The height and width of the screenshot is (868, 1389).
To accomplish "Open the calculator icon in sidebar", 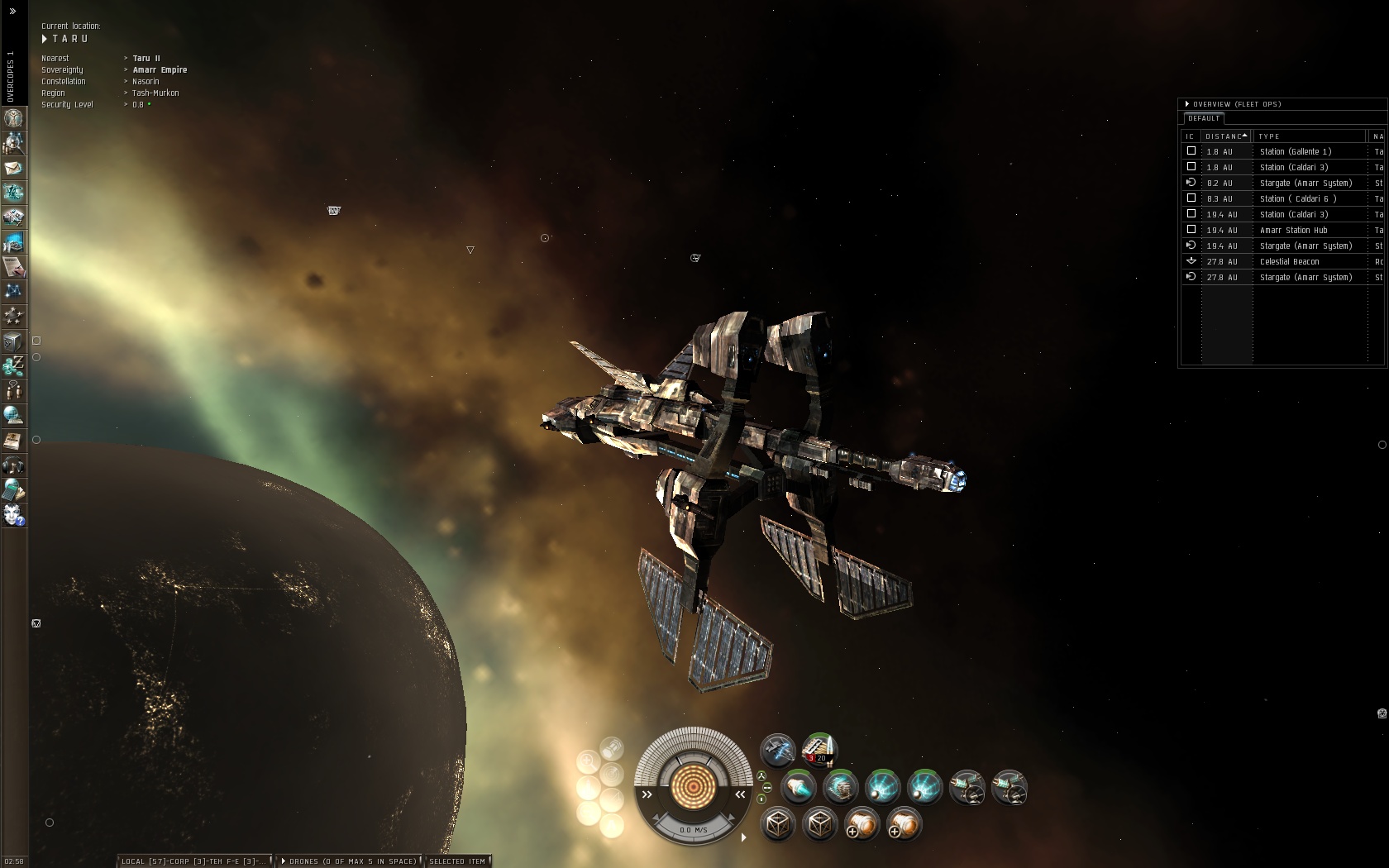I will coord(14,489).
